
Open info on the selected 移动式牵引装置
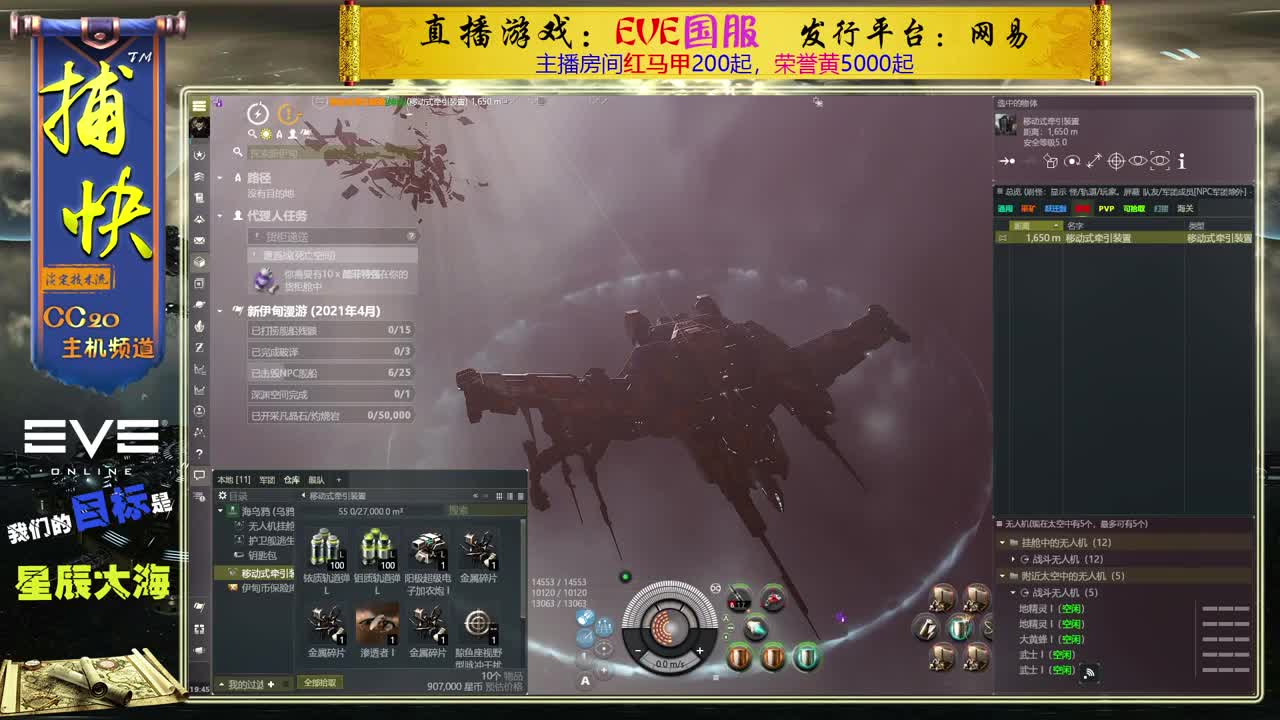click(x=1180, y=161)
